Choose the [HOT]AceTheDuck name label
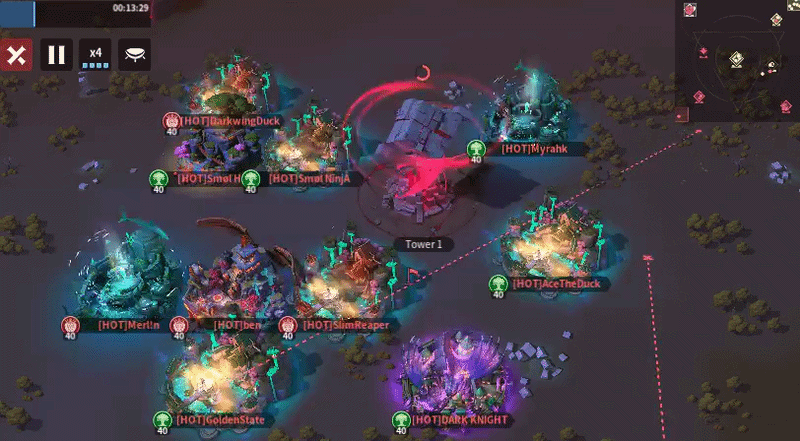The width and height of the screenshot is (800, 441). click(x=556, y=284)
